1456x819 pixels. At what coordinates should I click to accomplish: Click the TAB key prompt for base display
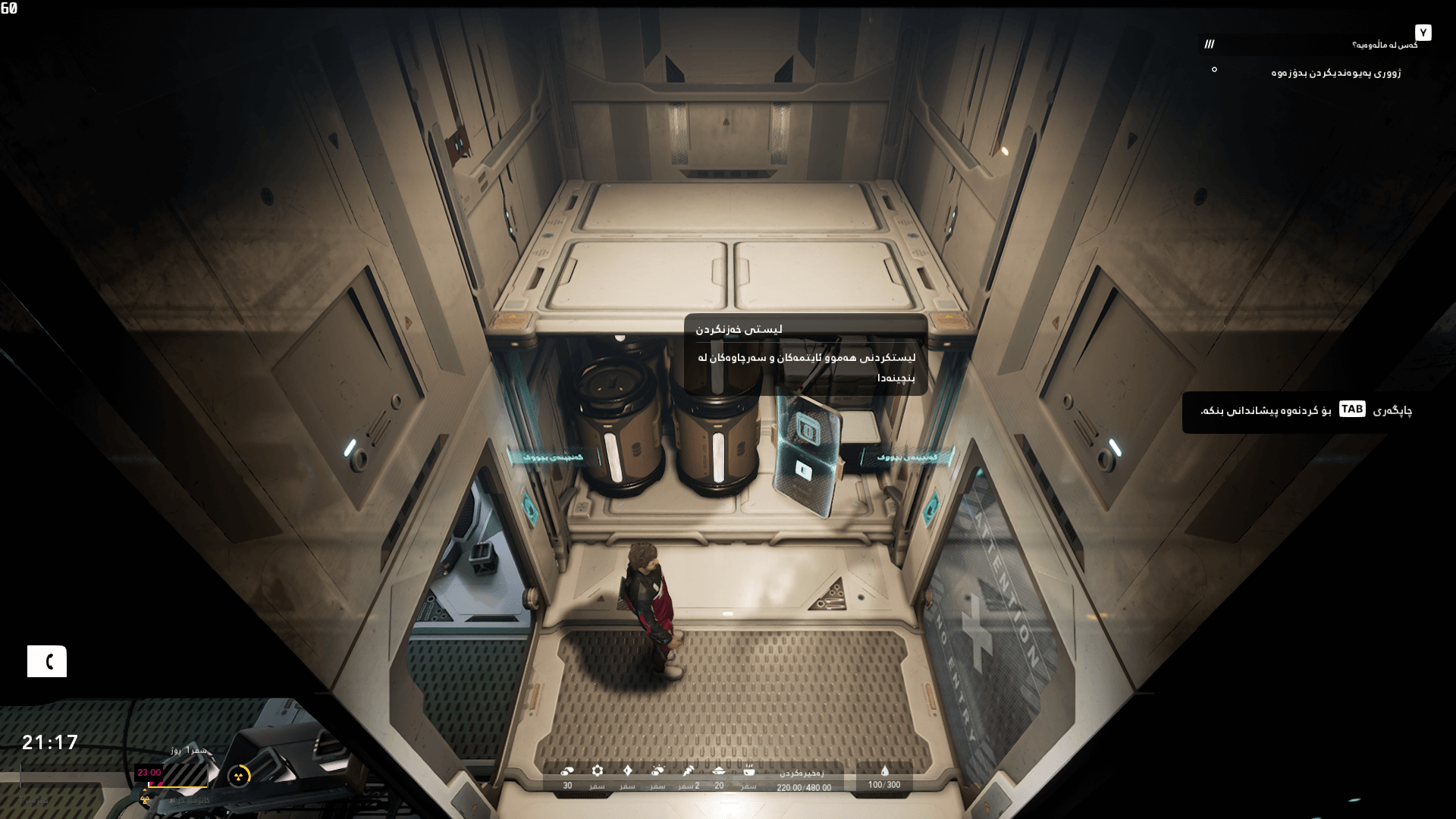pyautogui.click(x=1353, y=409)
